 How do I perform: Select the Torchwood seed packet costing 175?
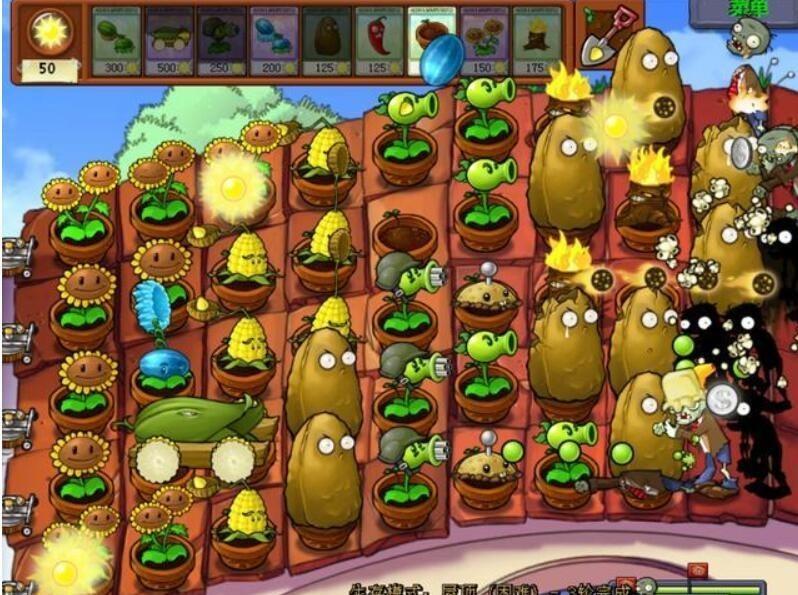pos(537,41)
